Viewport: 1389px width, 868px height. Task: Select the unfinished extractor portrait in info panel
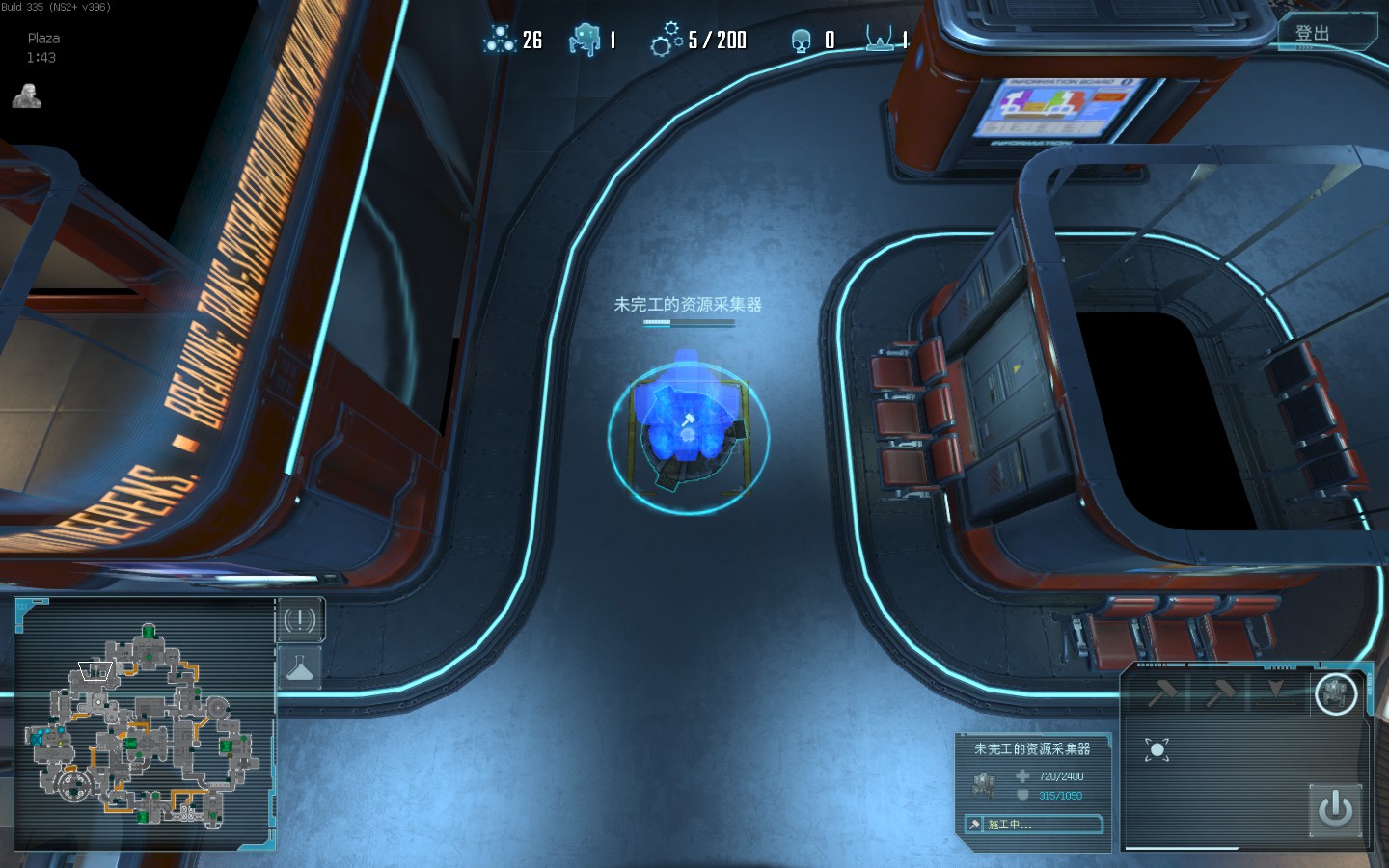(985, 785)
